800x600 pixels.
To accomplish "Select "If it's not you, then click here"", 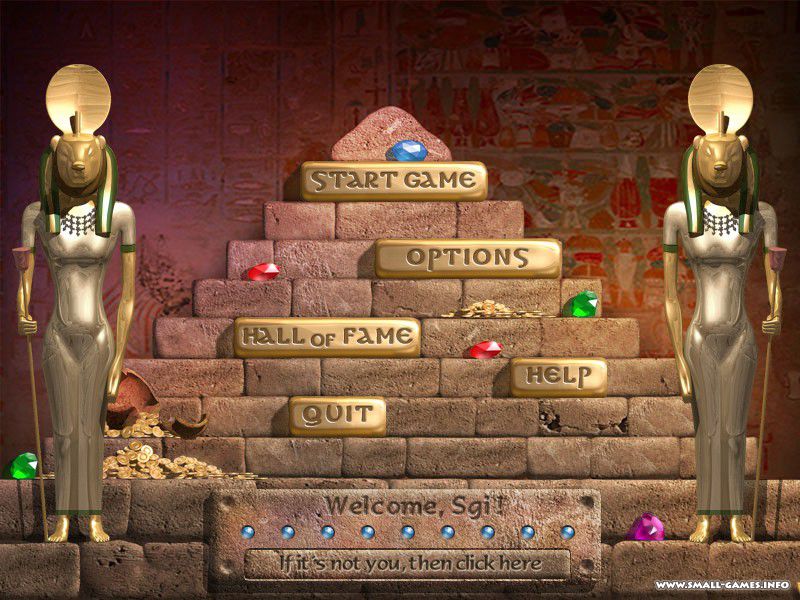I will tap(407, 563).
